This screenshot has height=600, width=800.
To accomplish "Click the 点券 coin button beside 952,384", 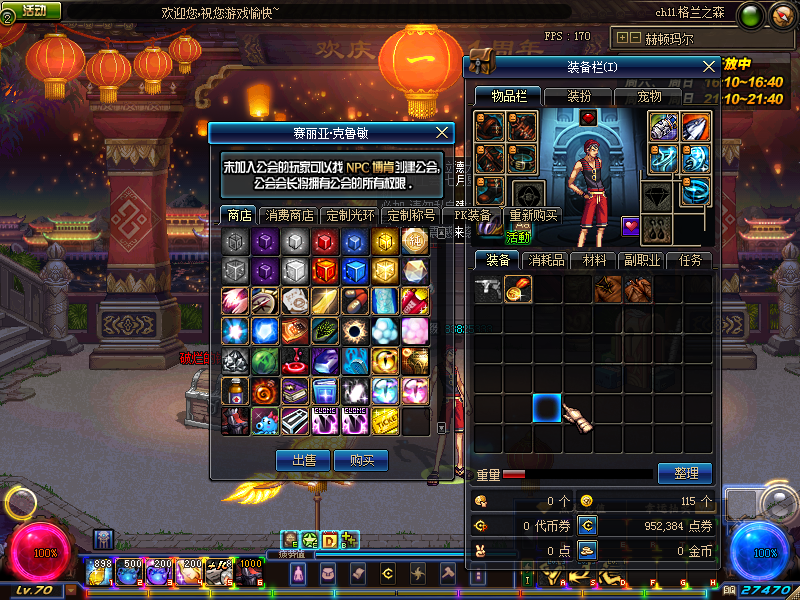I will click(x=587, y=525).
